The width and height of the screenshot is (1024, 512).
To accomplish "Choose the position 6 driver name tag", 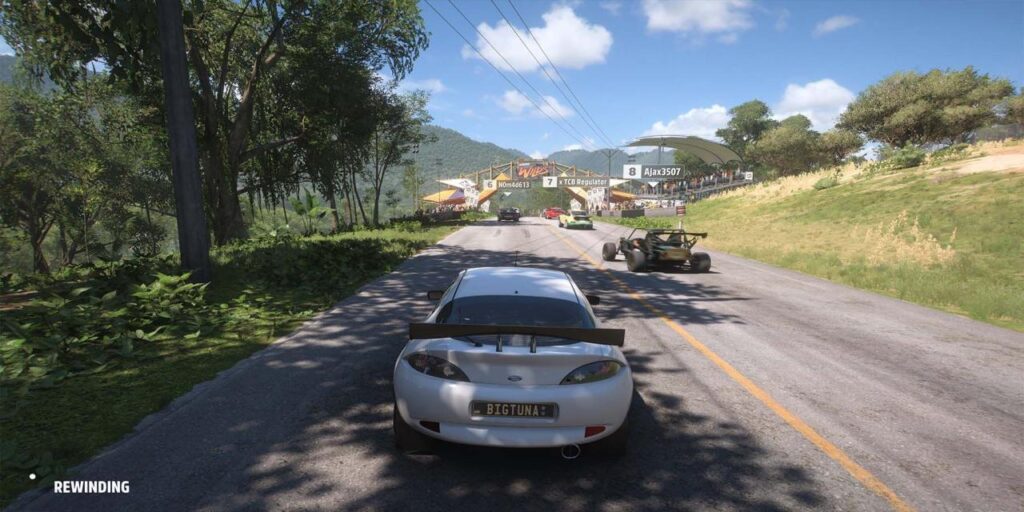I will click(x=508, y=185).
